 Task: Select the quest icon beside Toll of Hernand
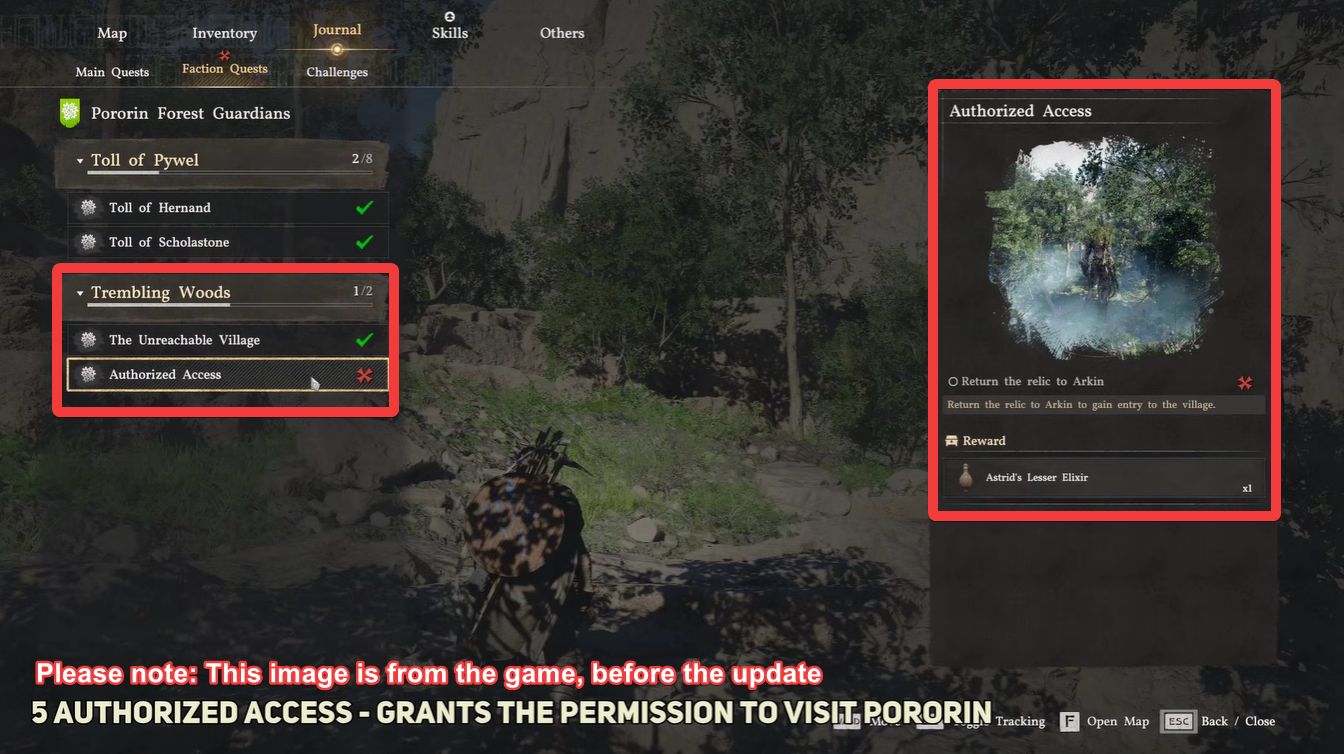[89, 207]
